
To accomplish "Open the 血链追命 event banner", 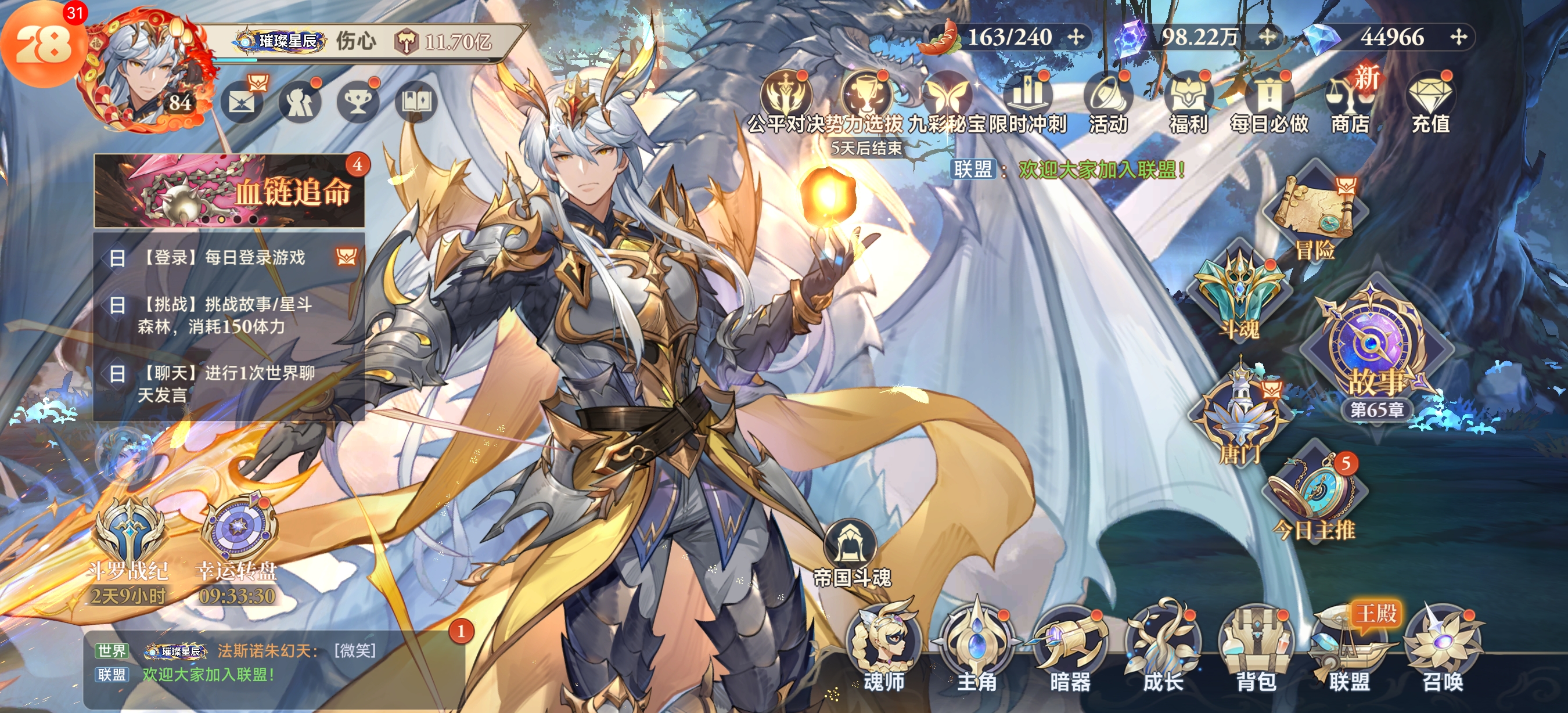I will pos(229,191).
